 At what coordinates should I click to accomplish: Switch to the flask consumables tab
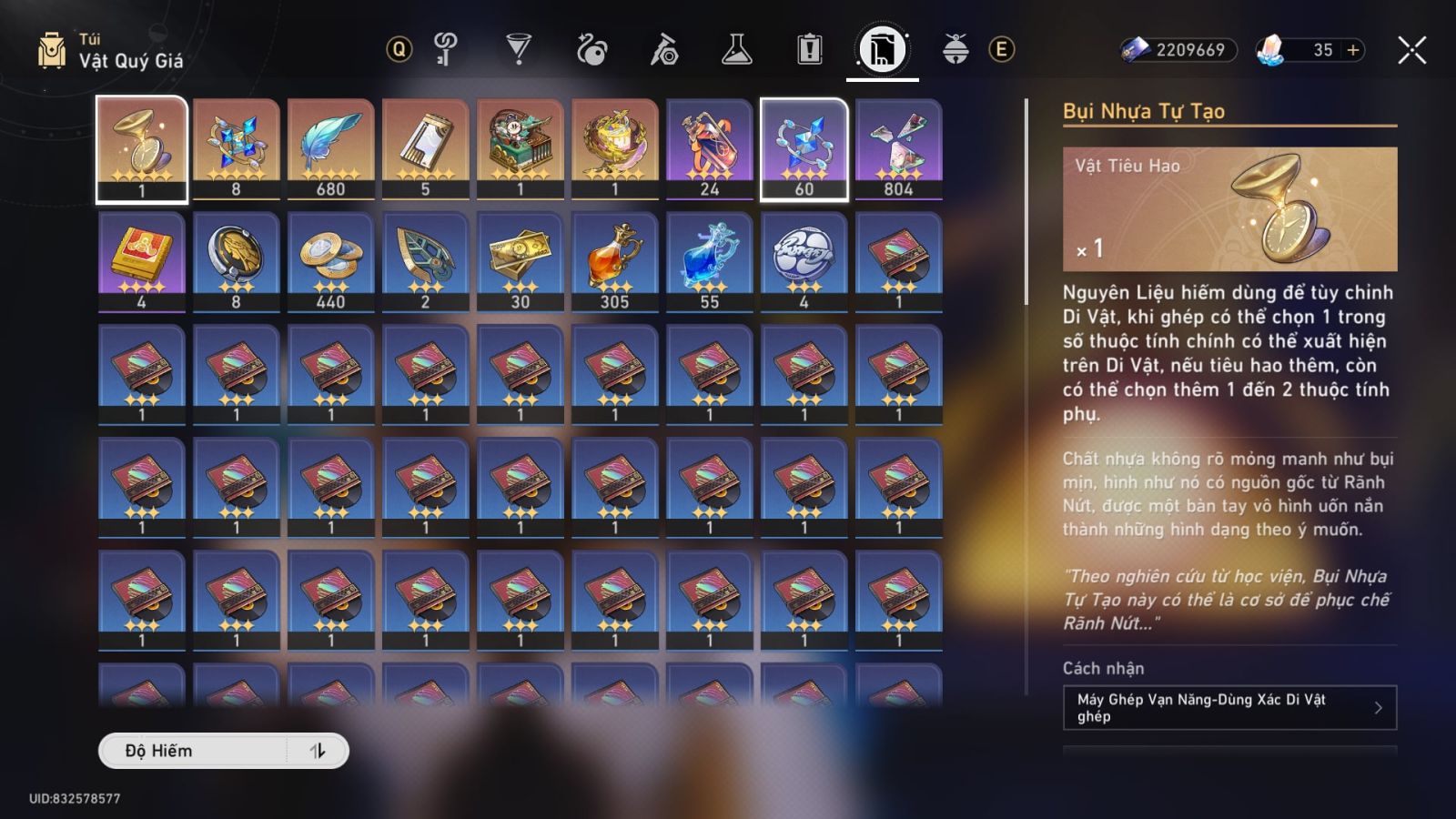coord(736,49)
